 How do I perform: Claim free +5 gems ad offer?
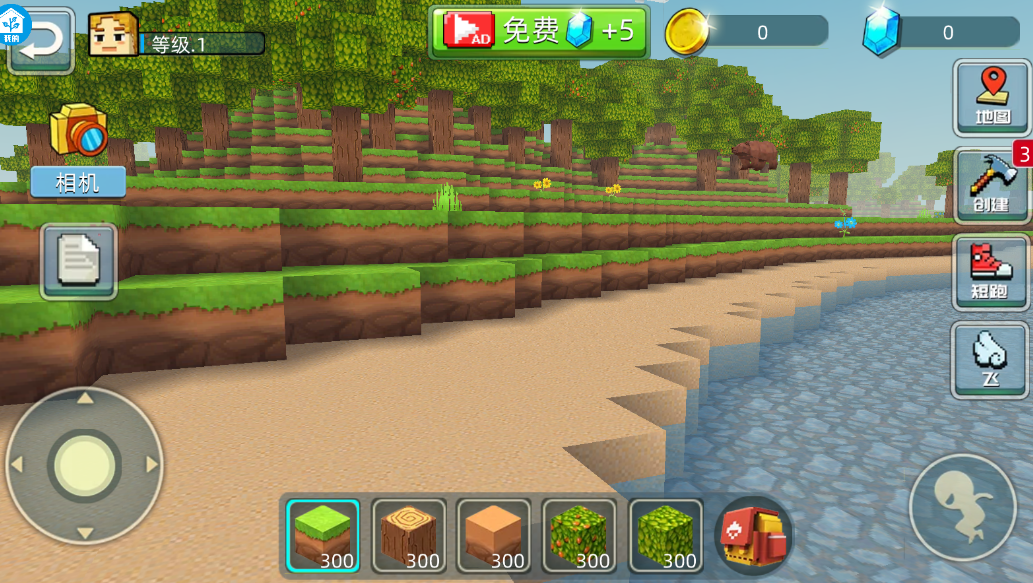click(x=539, y=31)
